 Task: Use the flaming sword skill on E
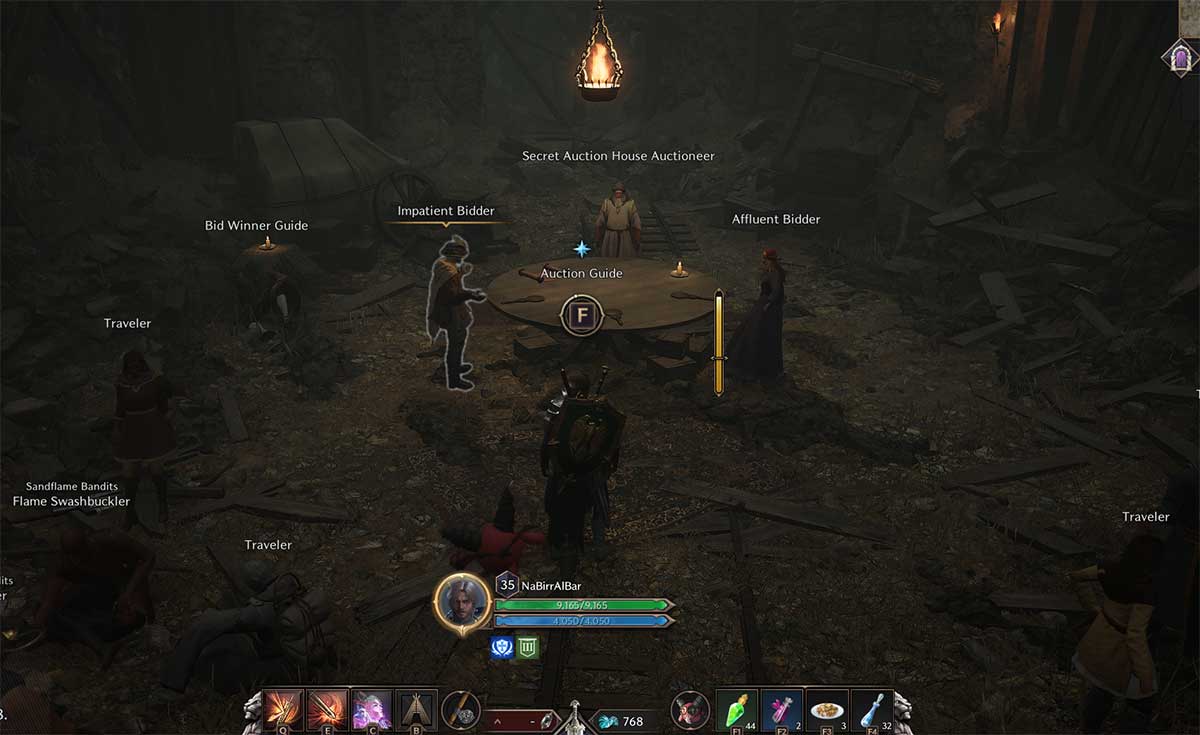click(327, 709)
